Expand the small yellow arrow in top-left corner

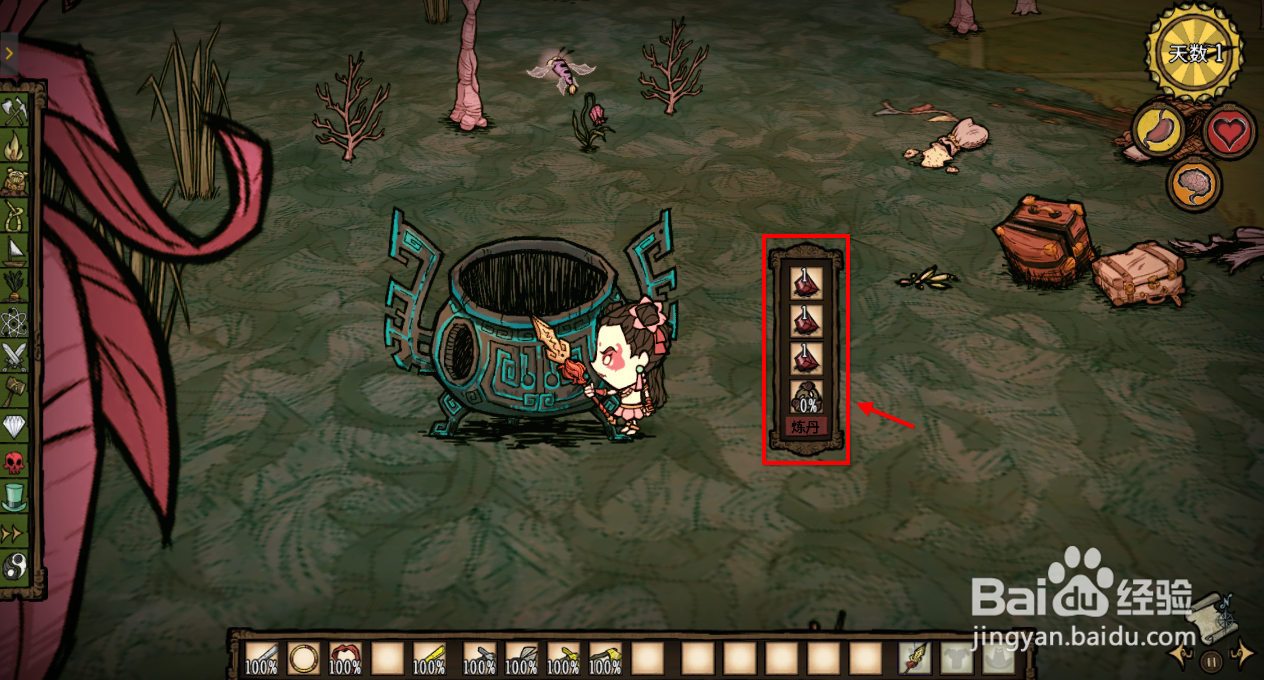(x=8, y=53)
